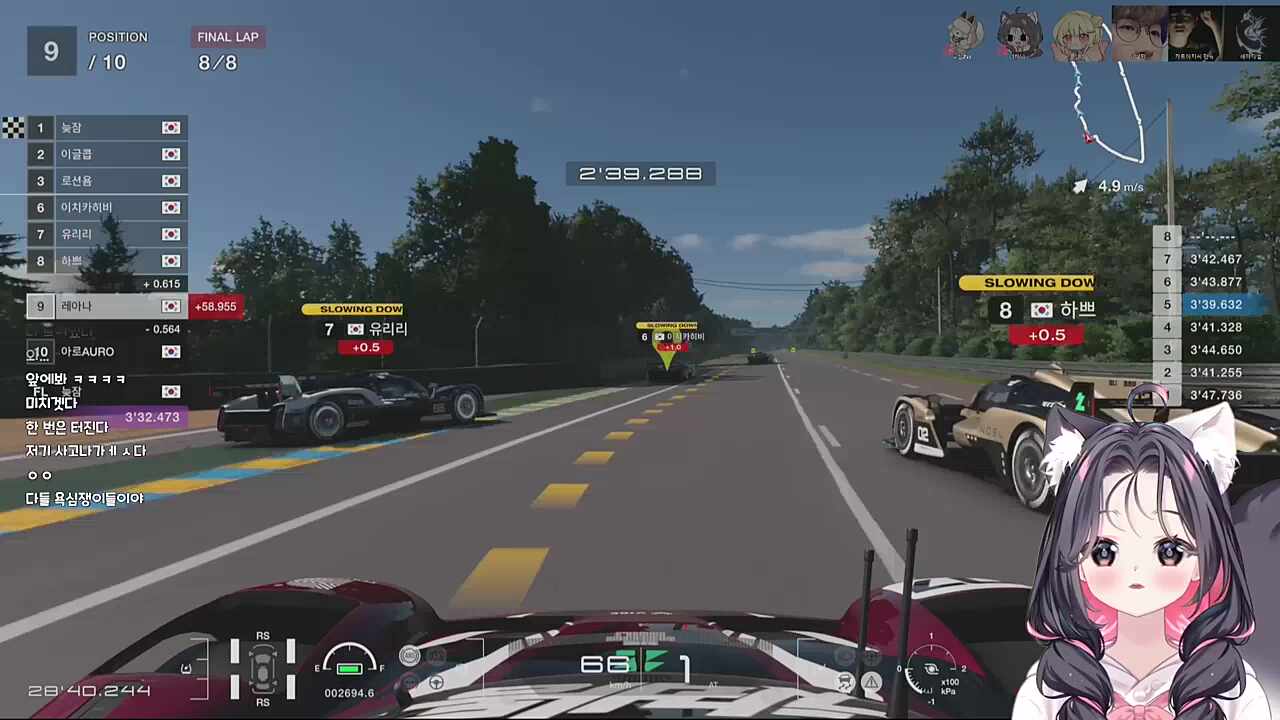1280x720 pixels.
Task: Click the tire wear car diagram
Action: pyautogui.click(x=263, y=668)
